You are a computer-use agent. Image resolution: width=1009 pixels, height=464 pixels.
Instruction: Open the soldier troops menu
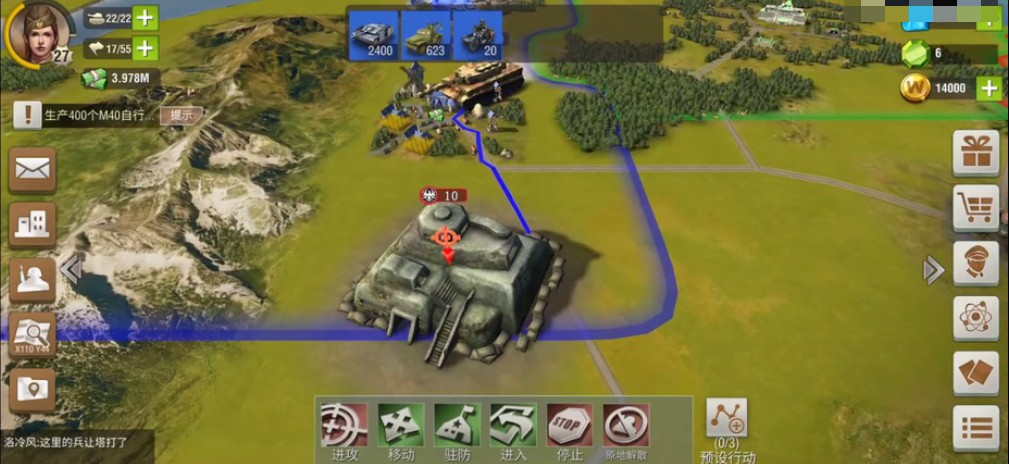(32, 280)
